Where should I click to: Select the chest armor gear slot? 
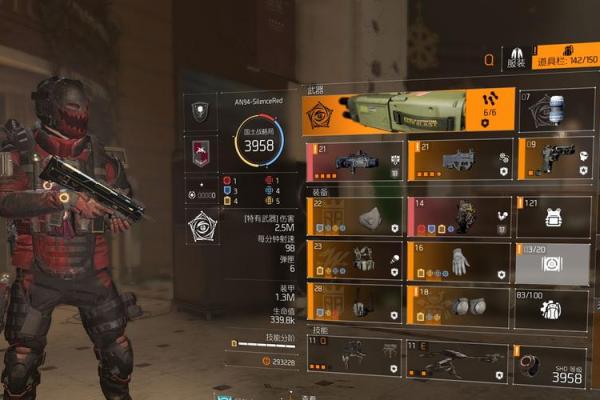click(355, 261)
